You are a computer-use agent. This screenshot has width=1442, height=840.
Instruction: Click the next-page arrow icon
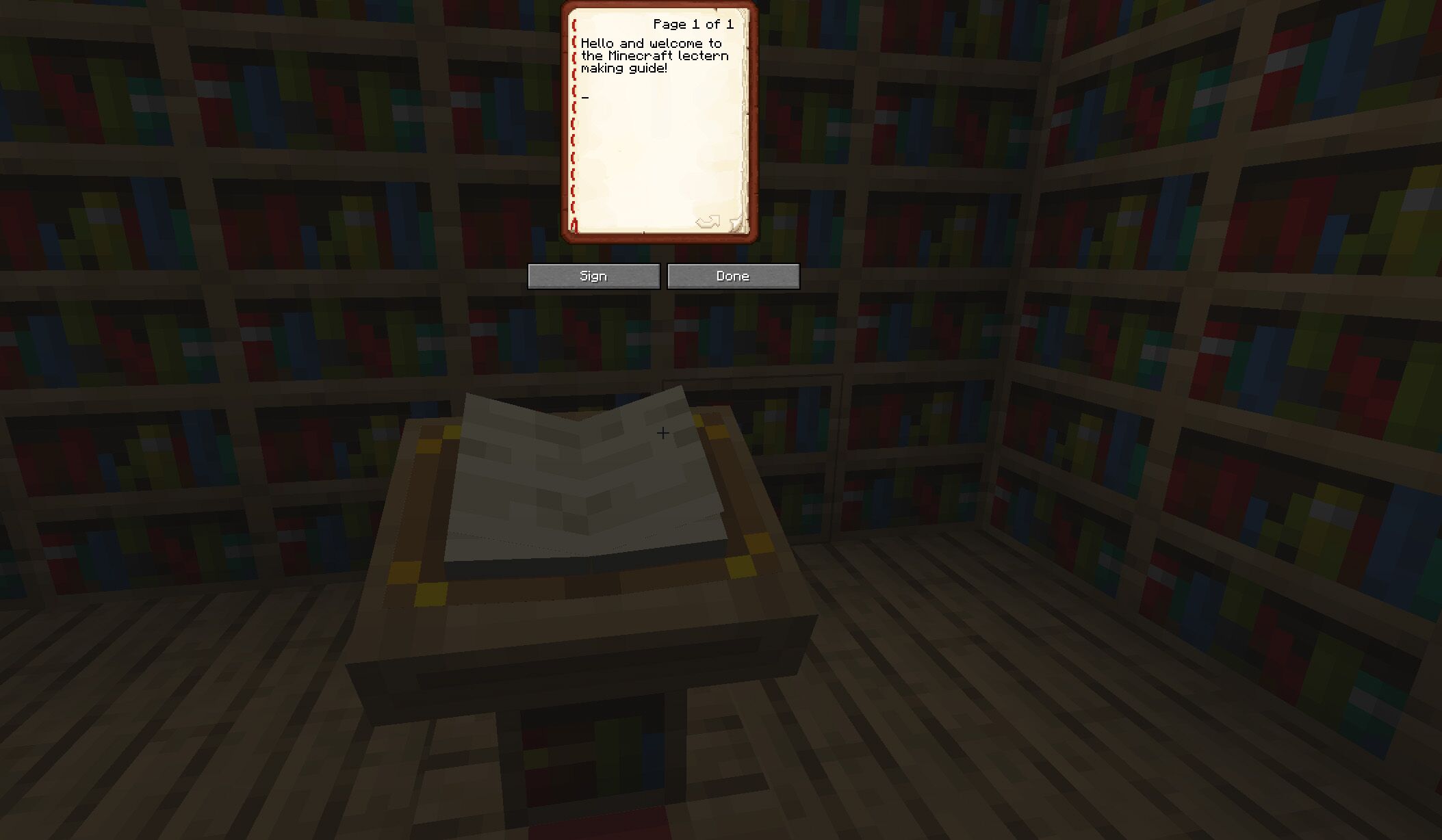pos(706,221)
